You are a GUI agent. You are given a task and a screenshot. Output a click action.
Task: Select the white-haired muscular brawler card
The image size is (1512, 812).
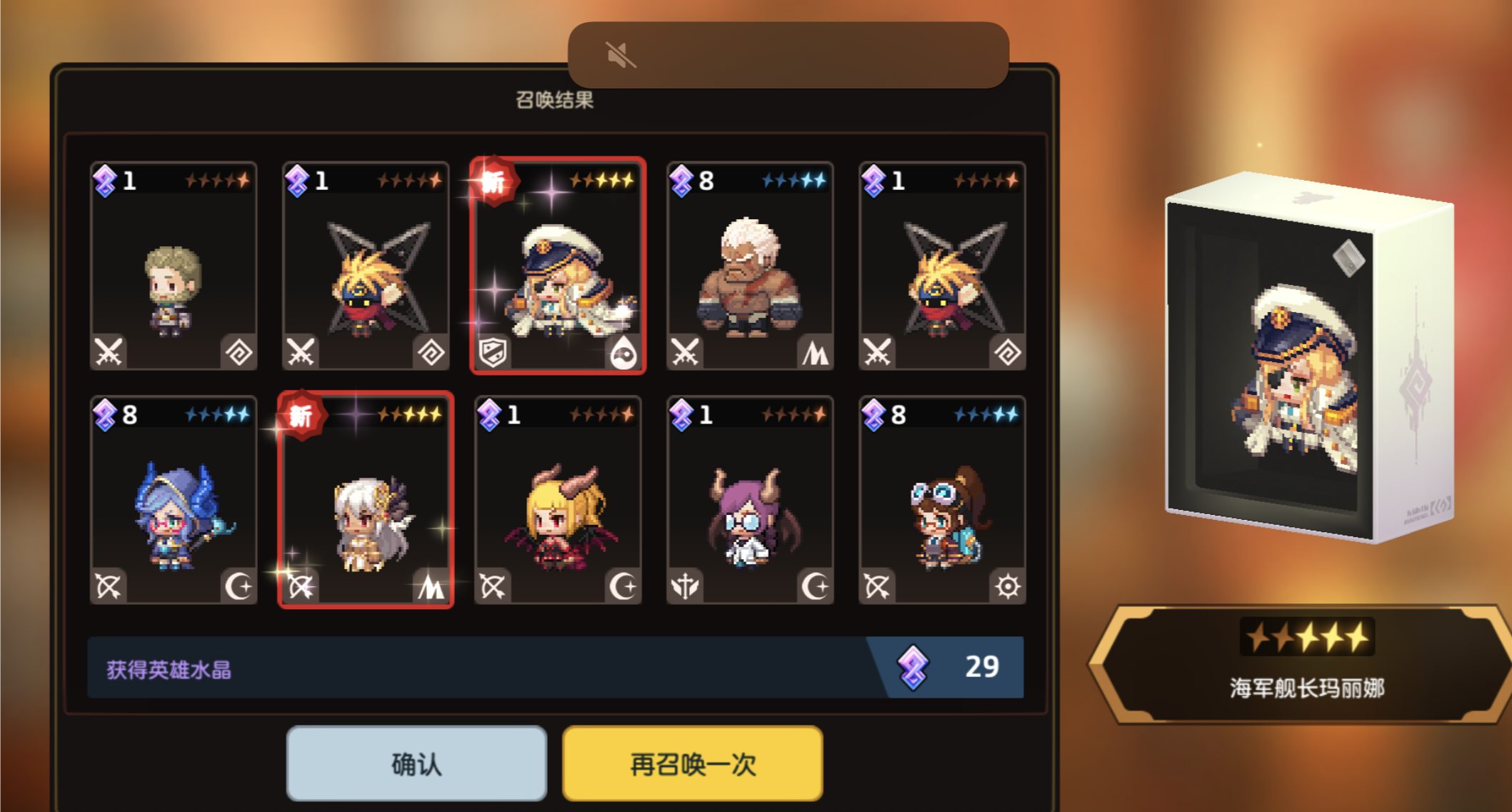(749, 266)
